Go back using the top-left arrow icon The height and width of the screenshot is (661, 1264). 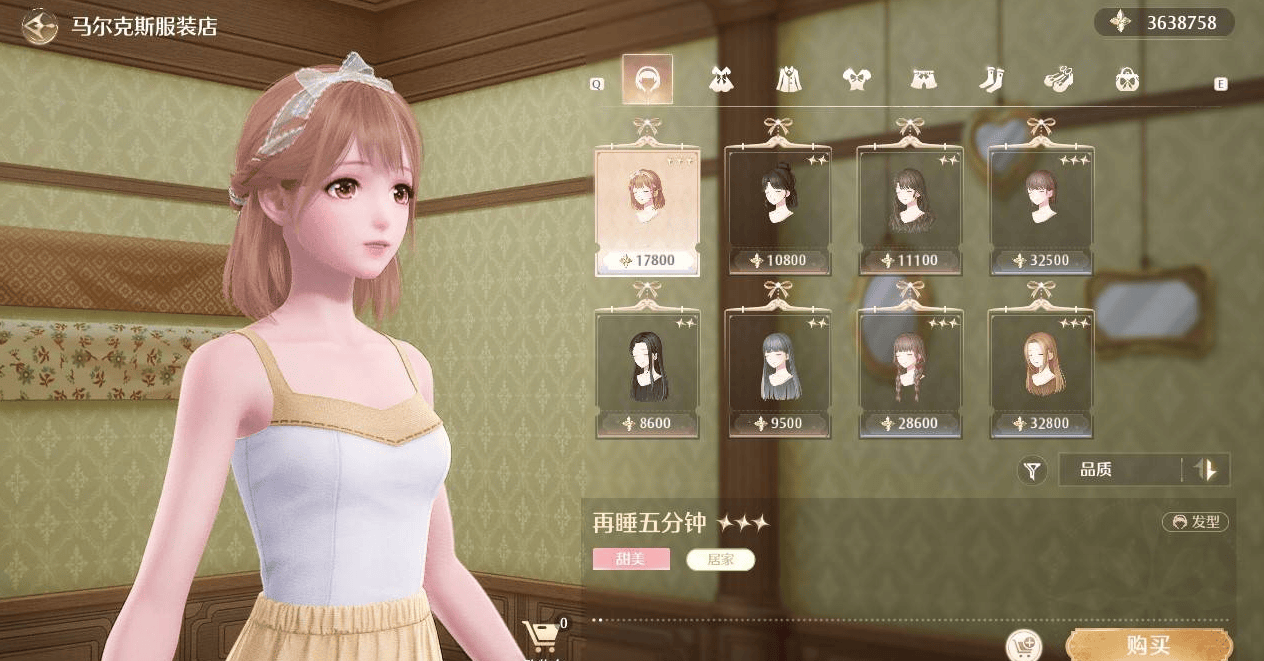[40, 27]
